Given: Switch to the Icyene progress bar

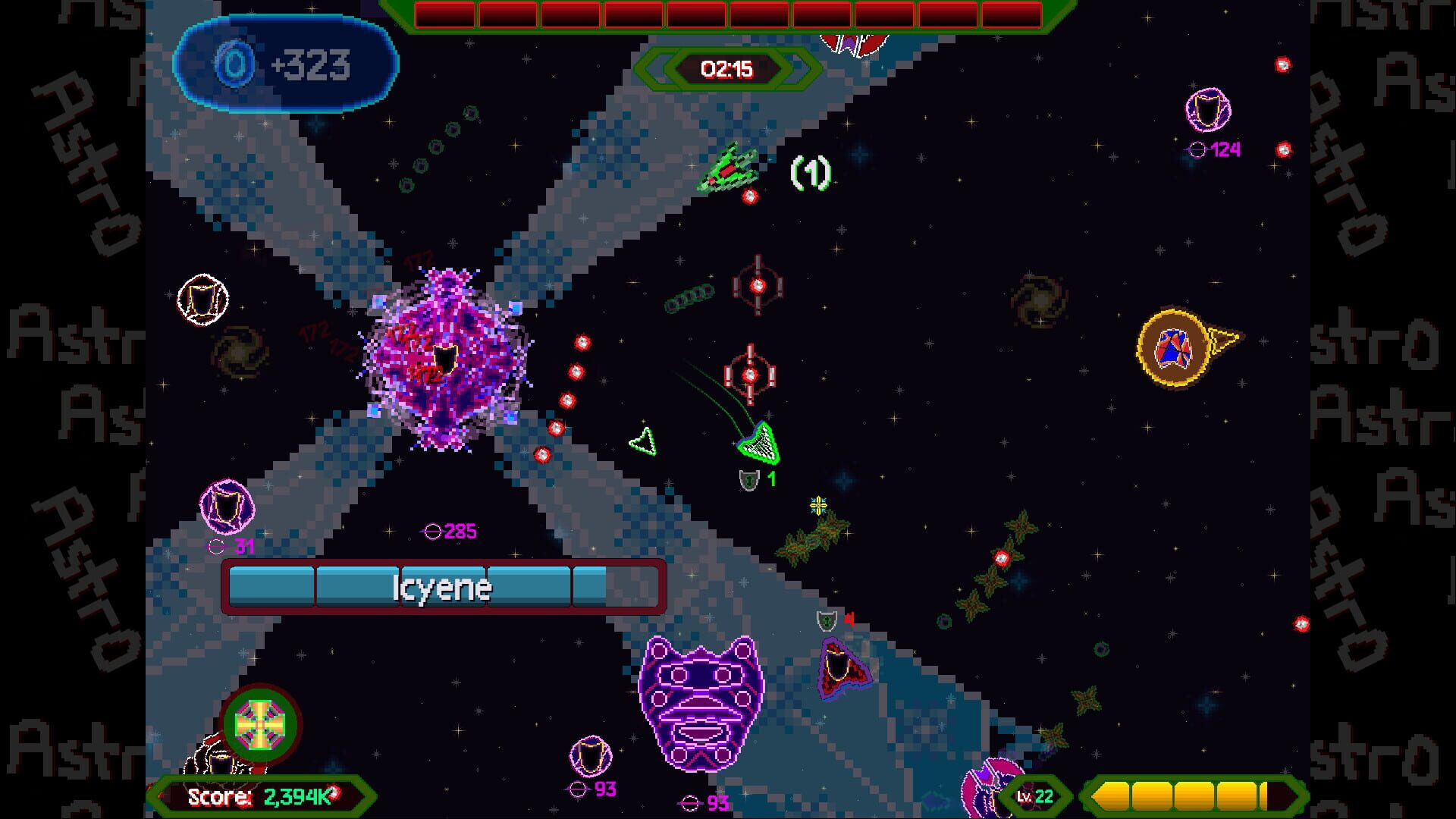Looking at the screenshot, I should pos(443,587).
